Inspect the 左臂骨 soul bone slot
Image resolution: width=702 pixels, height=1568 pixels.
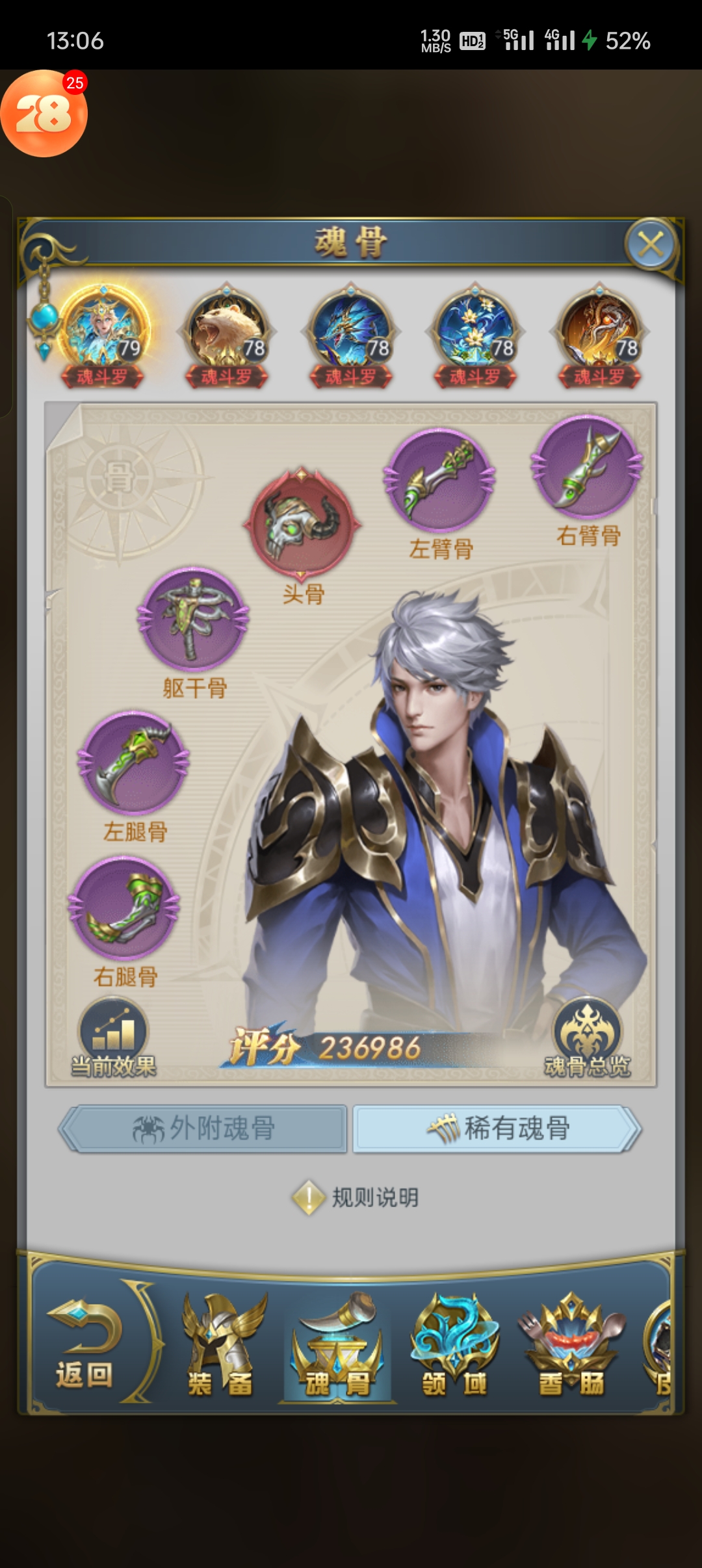point(440,480)
